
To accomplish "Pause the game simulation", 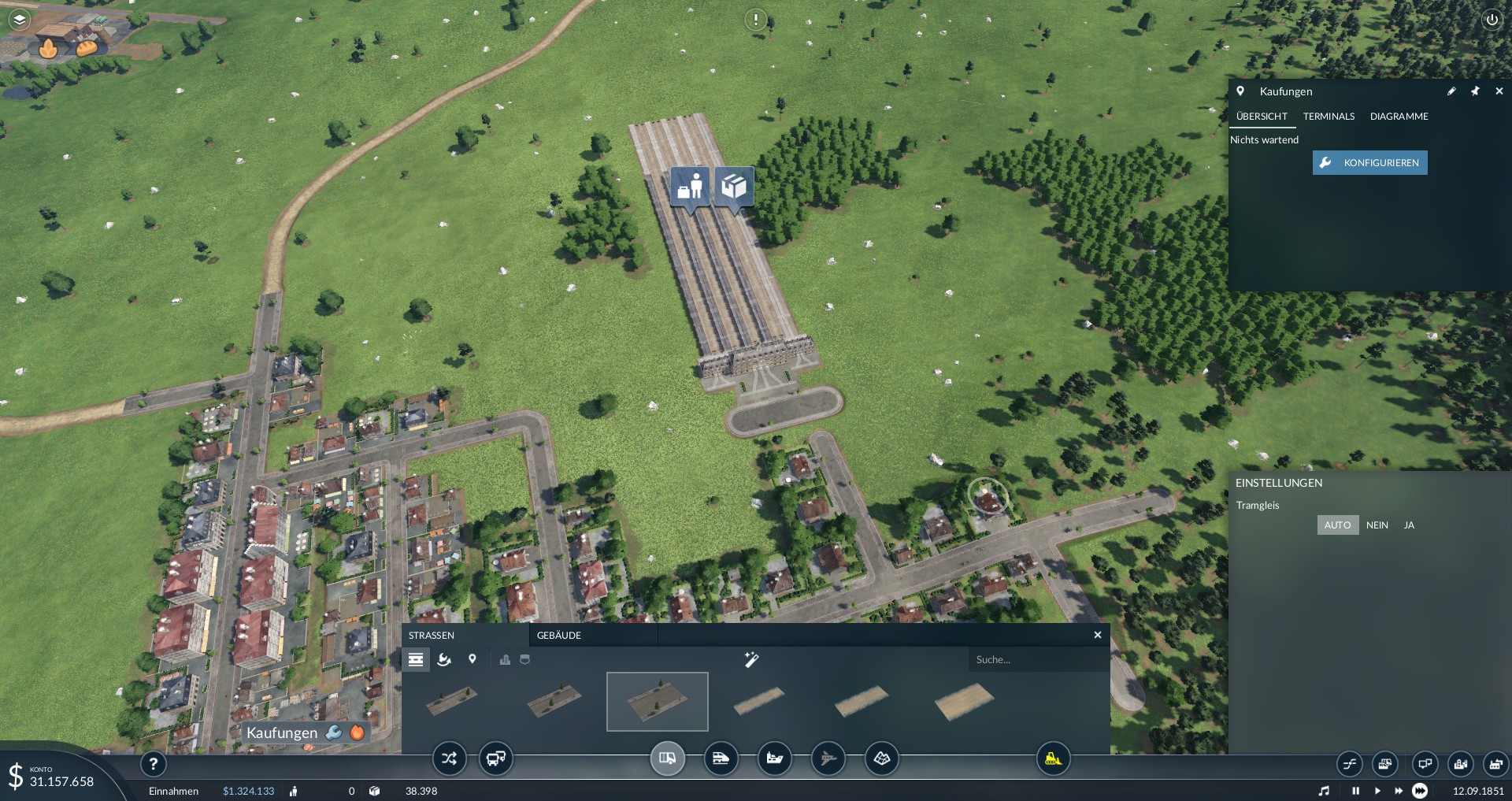I will (x=1355, y=791).
